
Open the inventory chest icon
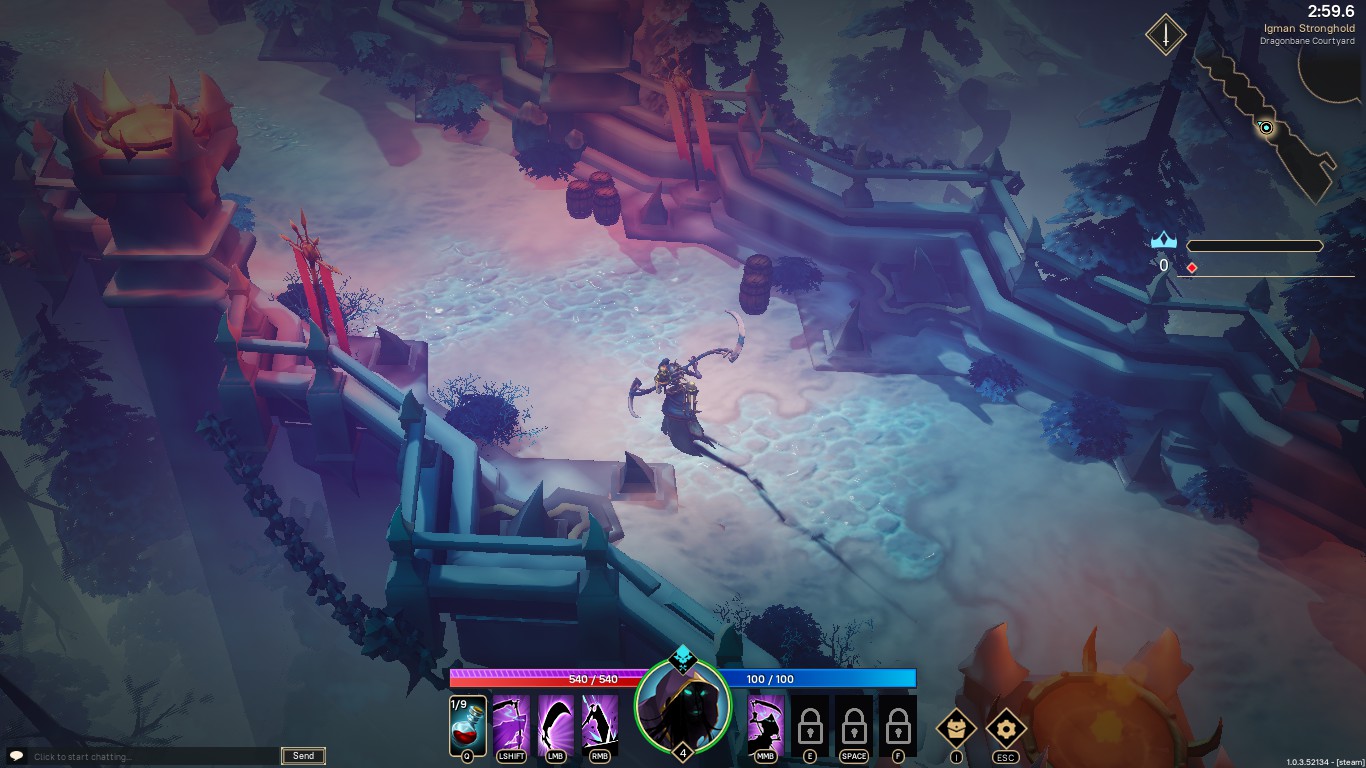tap(956, 728)
